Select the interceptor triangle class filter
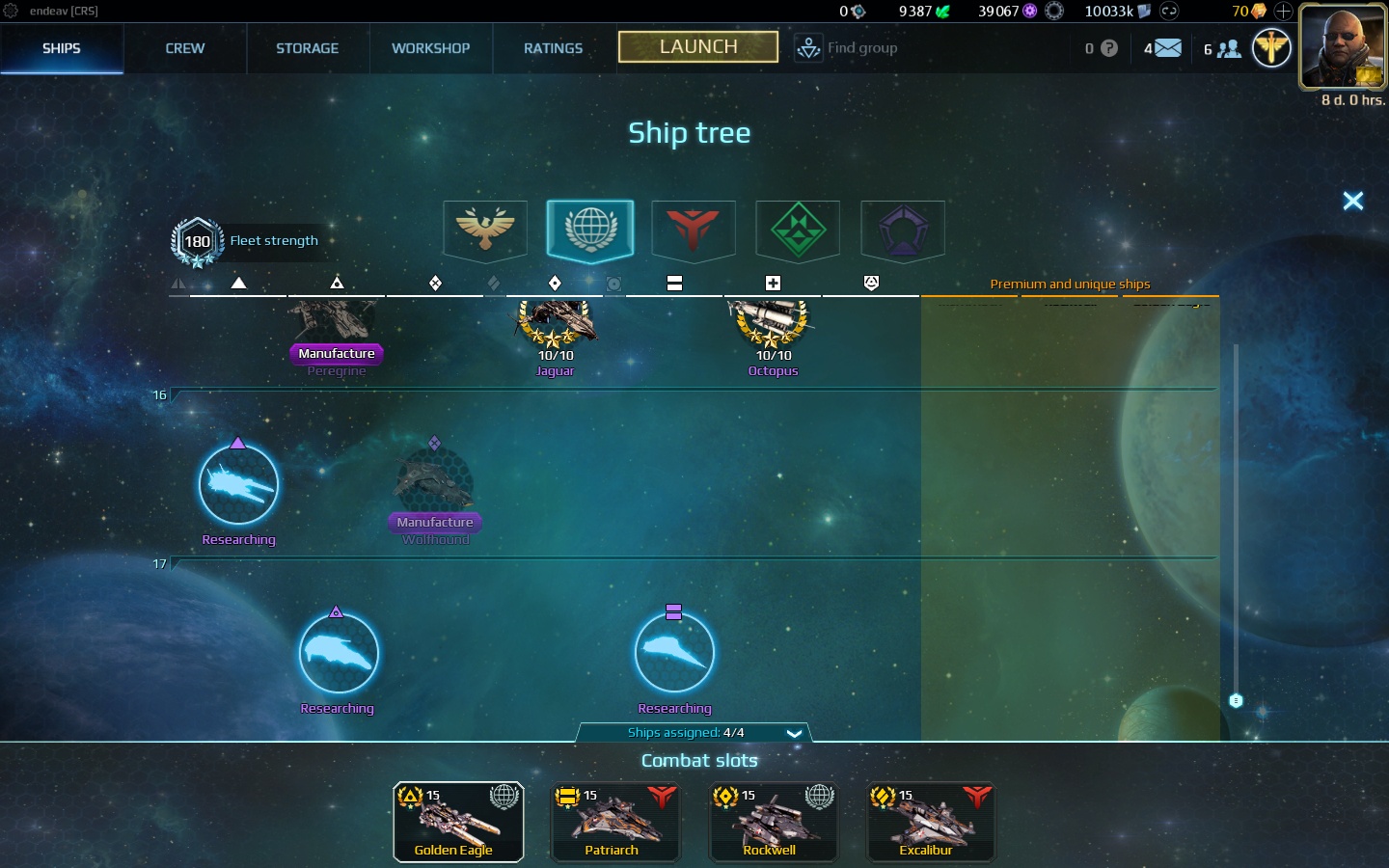 (239, 283)
